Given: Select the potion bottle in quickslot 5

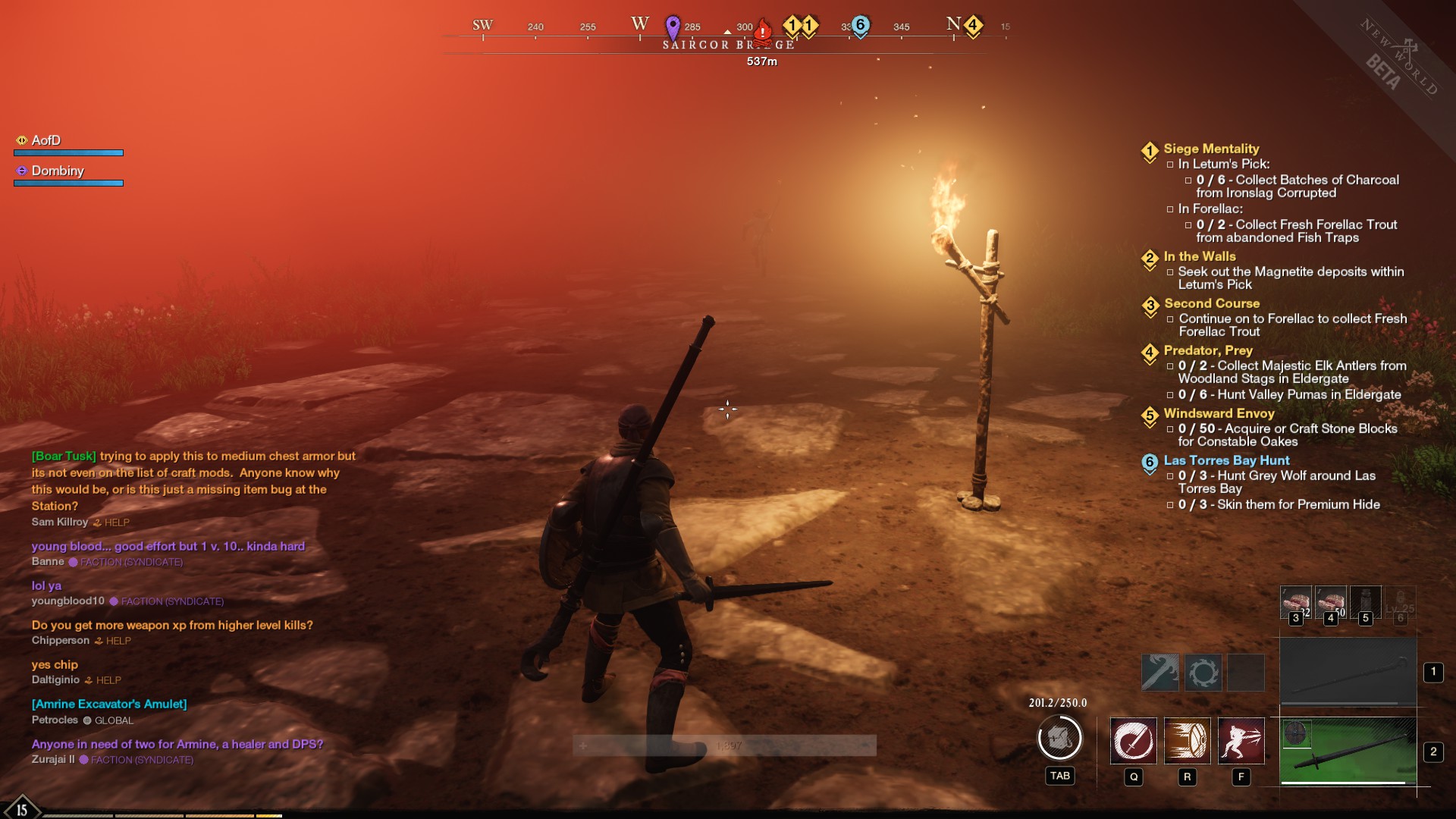Looking at the screenshot, I should tap(1365, 602).
